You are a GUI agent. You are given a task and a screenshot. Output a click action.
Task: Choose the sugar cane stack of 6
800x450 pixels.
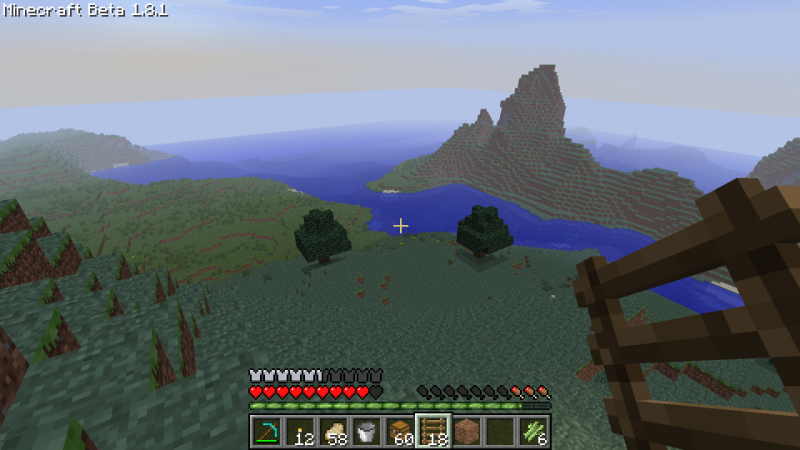point(533,432)
